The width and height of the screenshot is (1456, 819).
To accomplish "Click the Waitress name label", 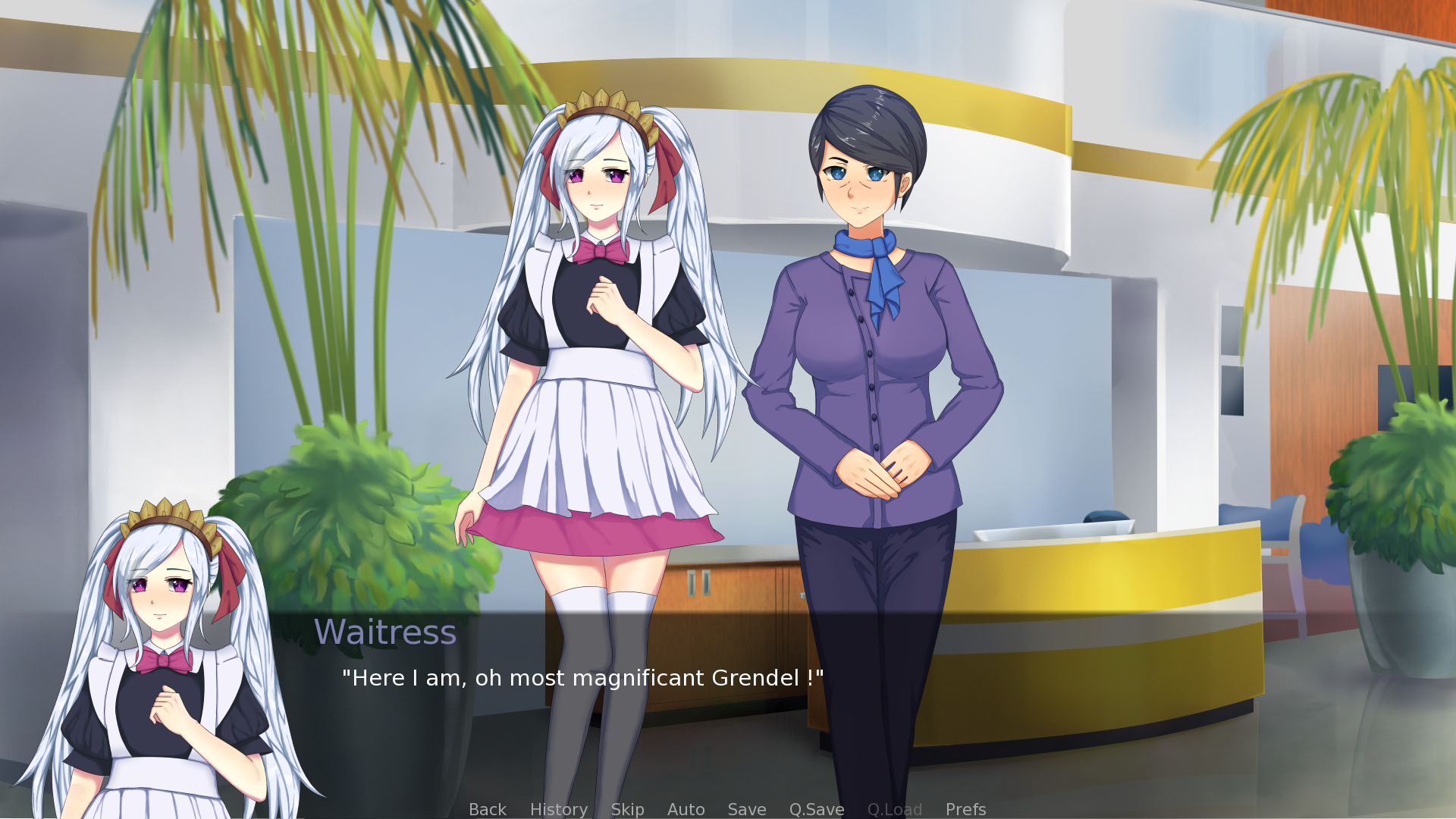I will pyautogui.click(x=386, y=631).
